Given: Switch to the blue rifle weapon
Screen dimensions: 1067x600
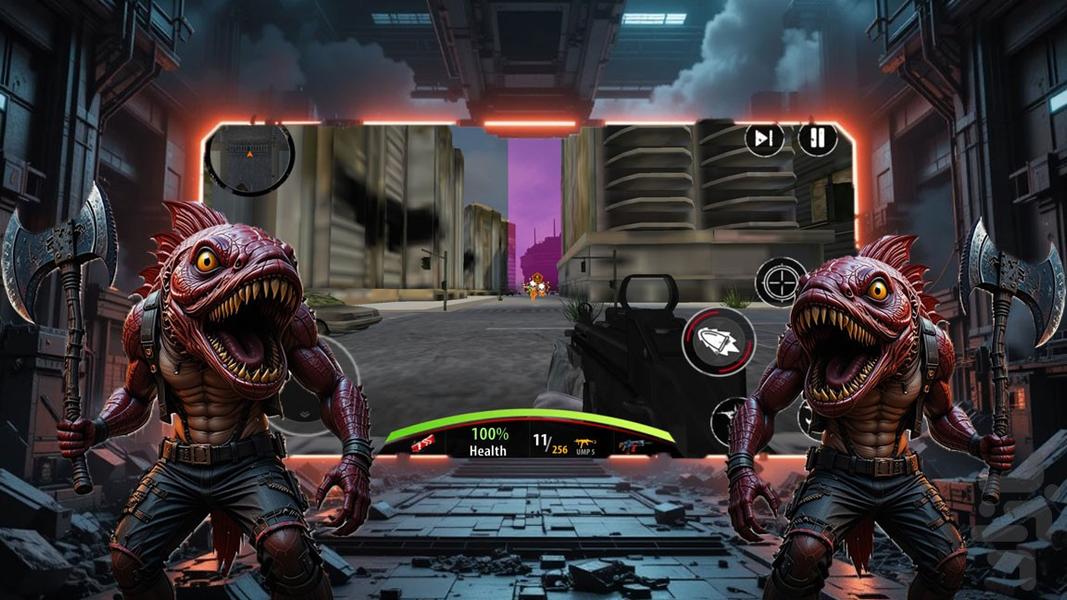Looking at the screenshot, I should point(632,444).
